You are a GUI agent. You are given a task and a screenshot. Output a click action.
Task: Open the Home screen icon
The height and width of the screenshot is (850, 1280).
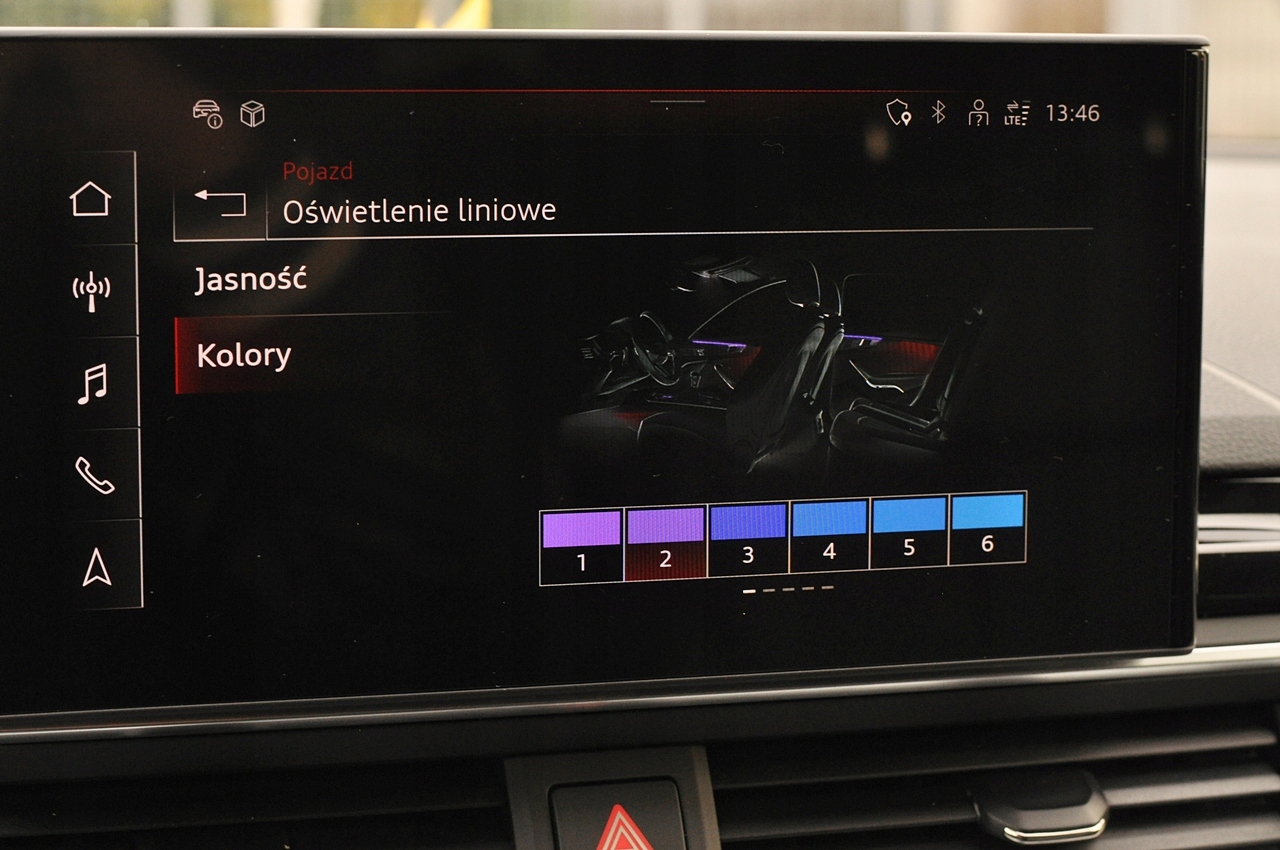click(90, 199)
